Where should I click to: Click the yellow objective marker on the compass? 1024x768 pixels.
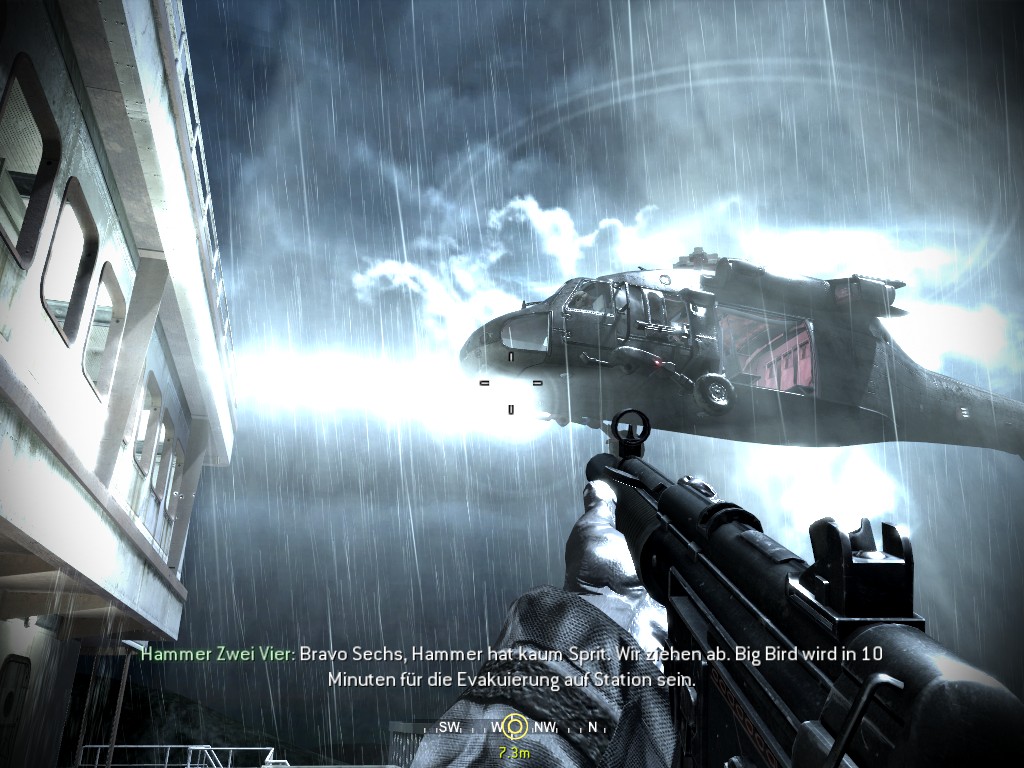[515, 724]
